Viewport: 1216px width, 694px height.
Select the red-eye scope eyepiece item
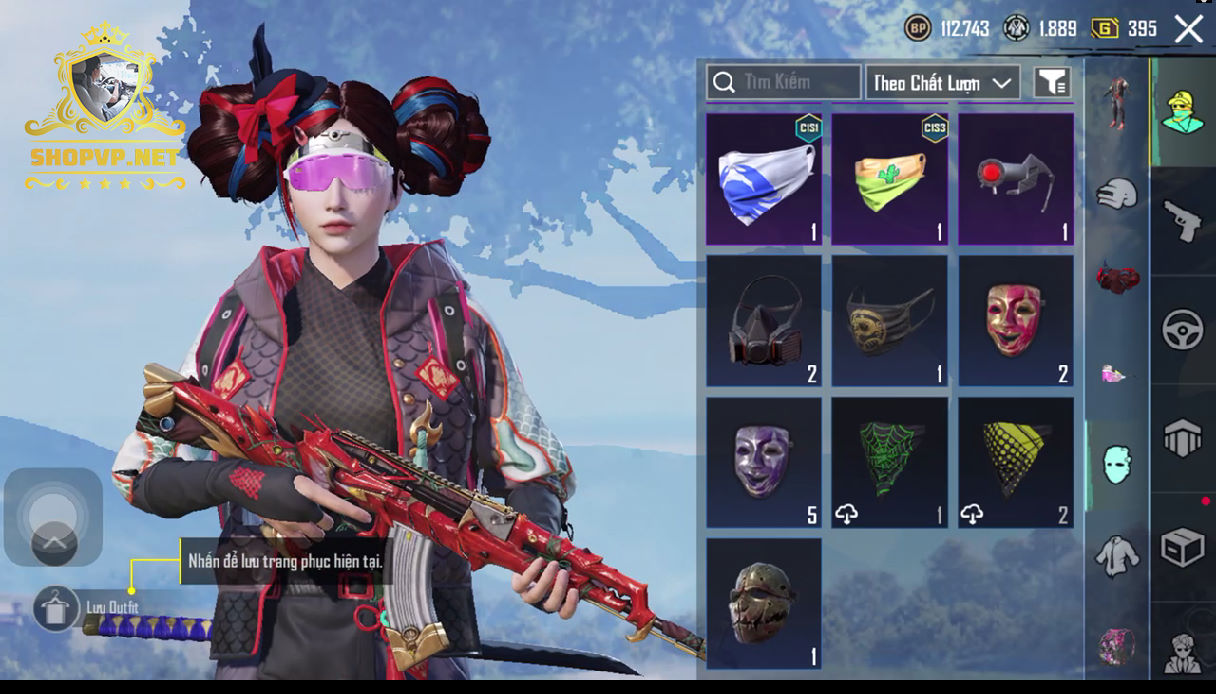1016,179
